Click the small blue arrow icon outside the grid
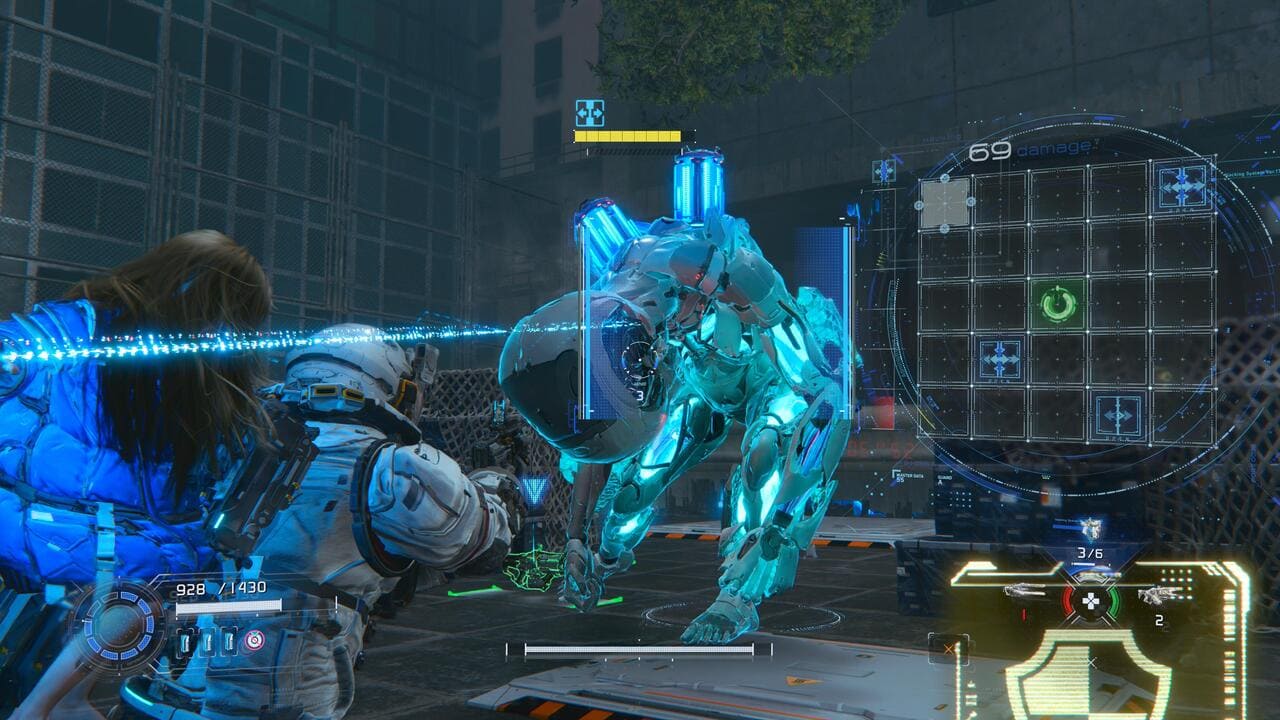Image resolution: width=1280 pixels, height=720 pixels. pyautogui.click(x=883, y=171)
